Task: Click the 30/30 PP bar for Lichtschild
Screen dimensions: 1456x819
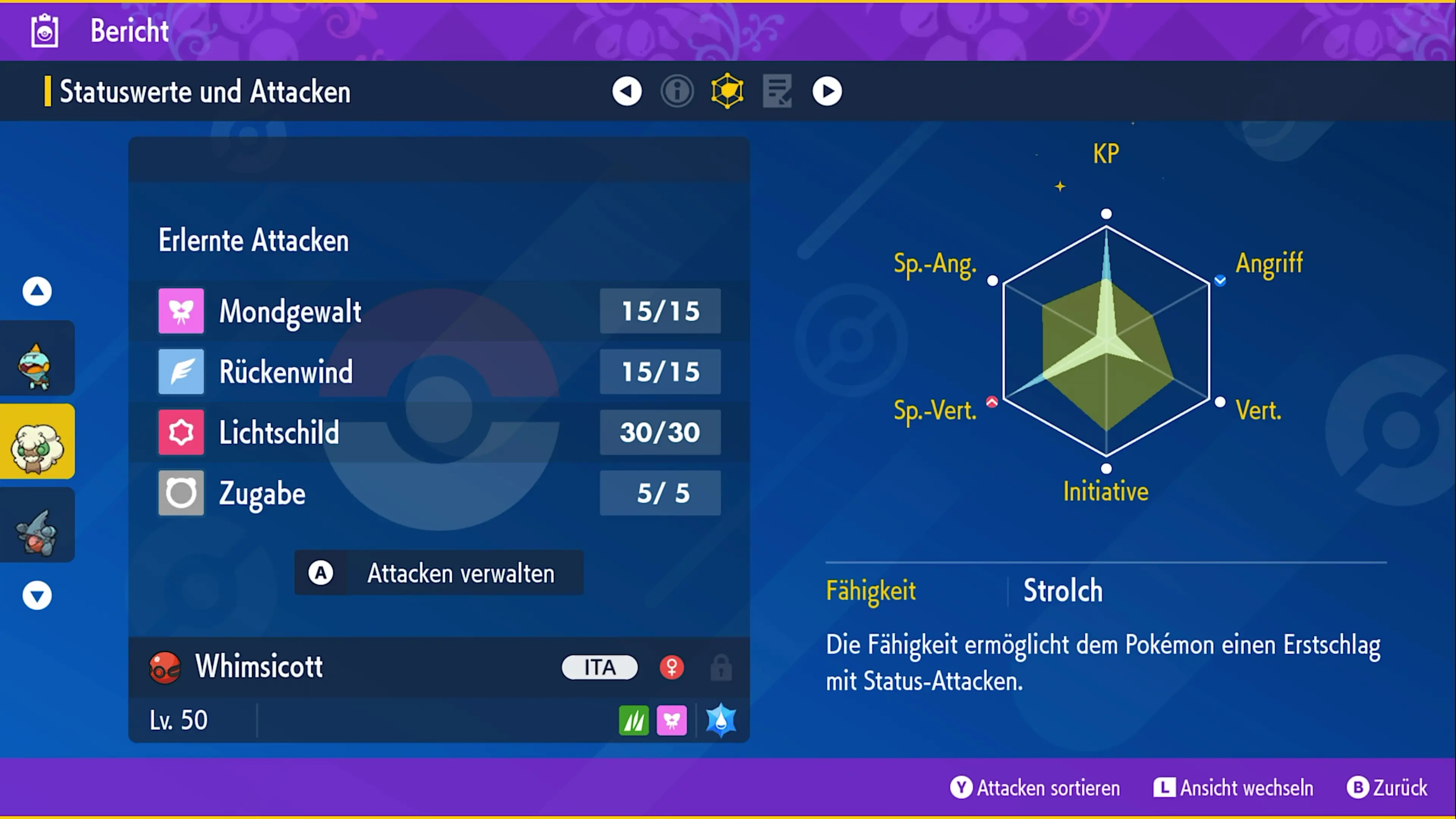Action: coord(660,432)
